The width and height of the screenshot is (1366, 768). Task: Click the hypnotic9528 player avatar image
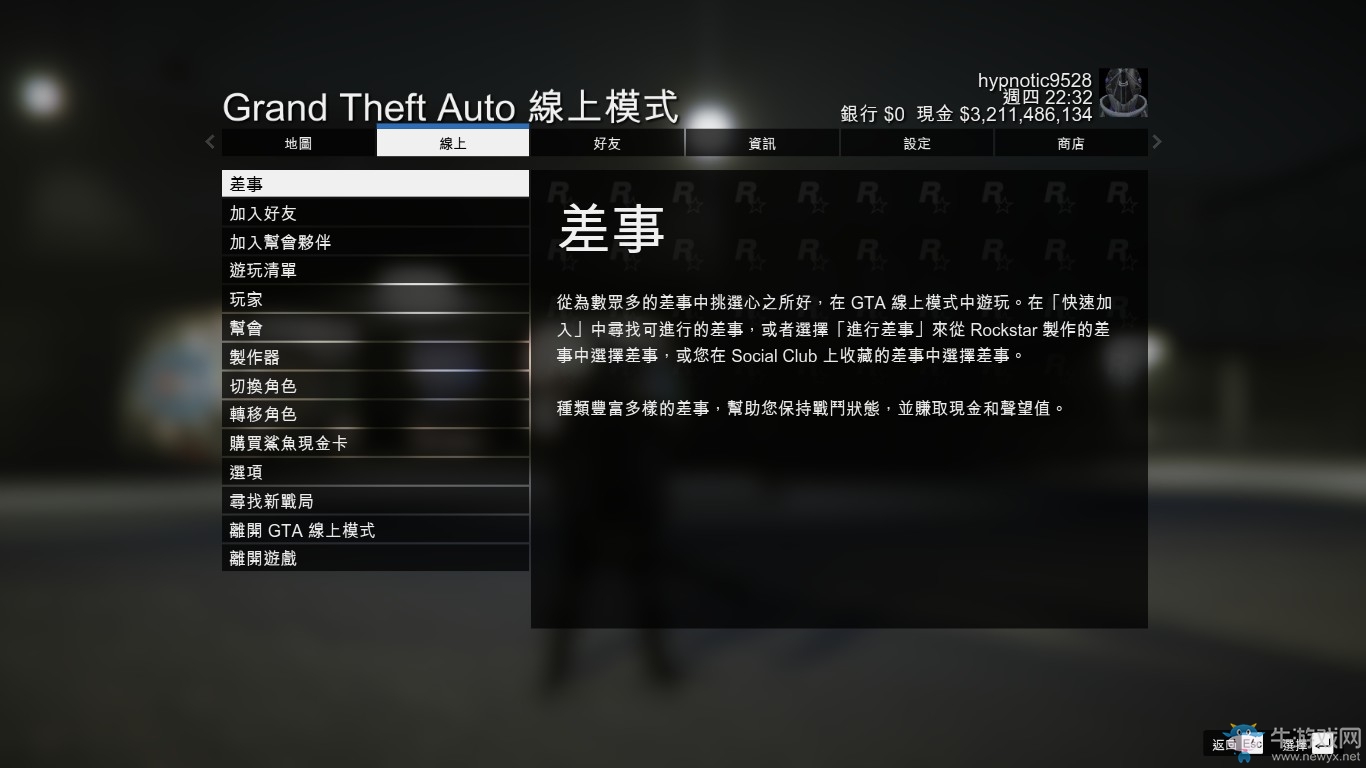point(1124,94)
